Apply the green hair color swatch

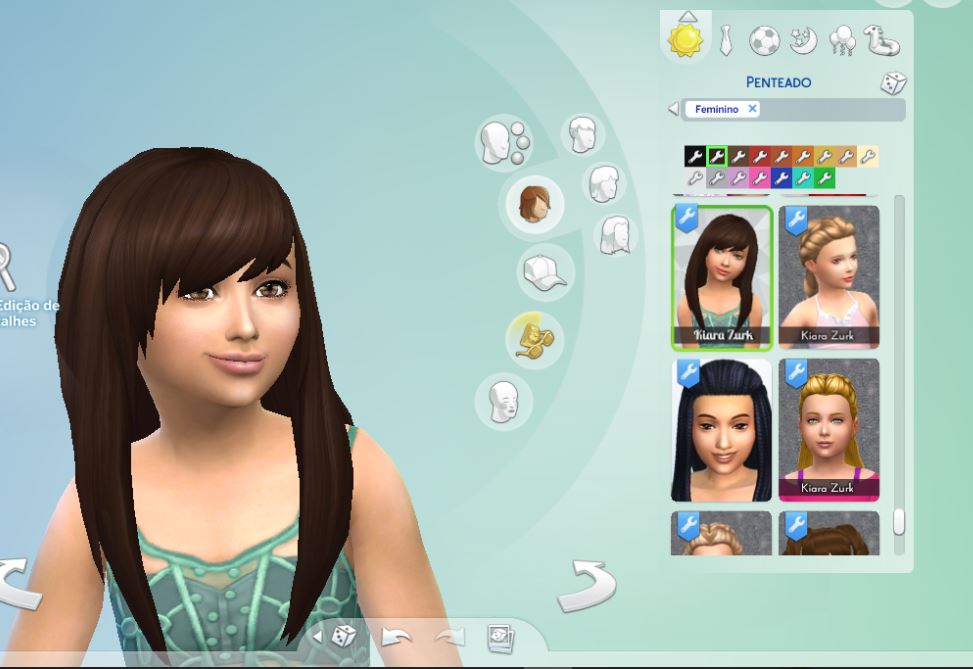(x=825, y=178)
